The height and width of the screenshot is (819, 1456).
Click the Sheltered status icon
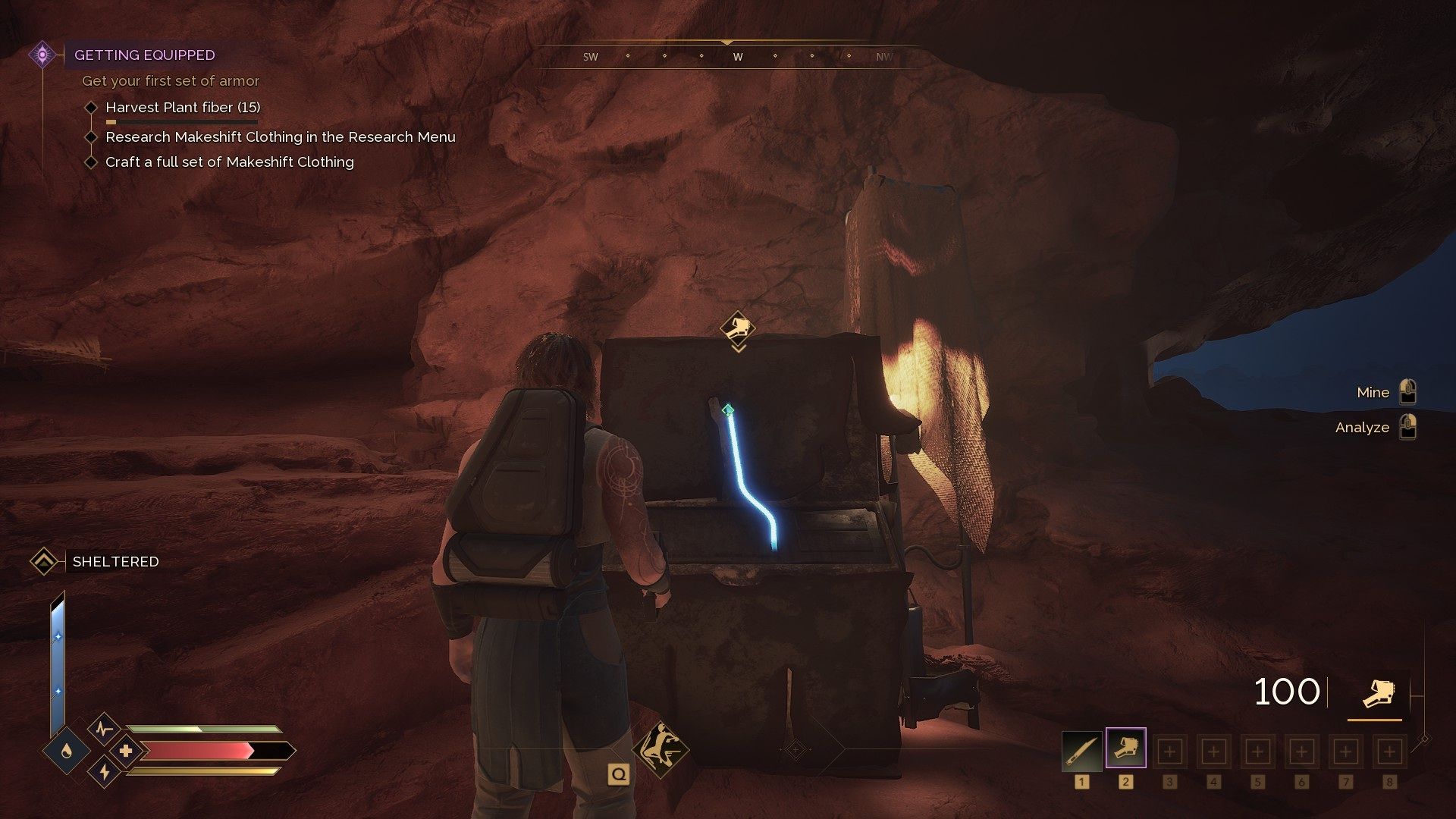click(44, 562)
